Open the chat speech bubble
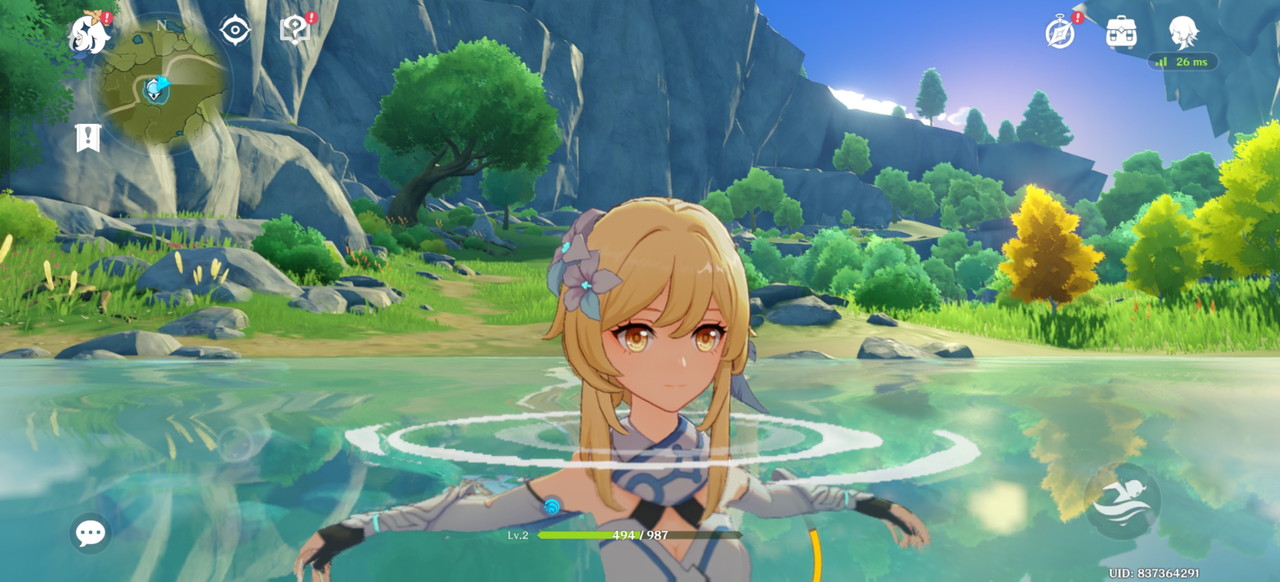Image resolution: width=1280 pixels, height=582 pixels. 90,533
